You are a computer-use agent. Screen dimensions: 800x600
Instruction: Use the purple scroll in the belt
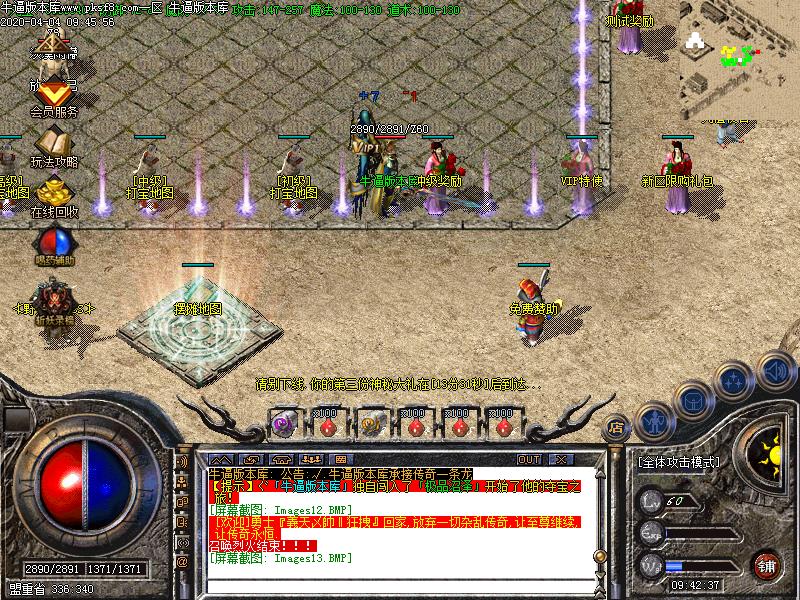pos(283,424)
